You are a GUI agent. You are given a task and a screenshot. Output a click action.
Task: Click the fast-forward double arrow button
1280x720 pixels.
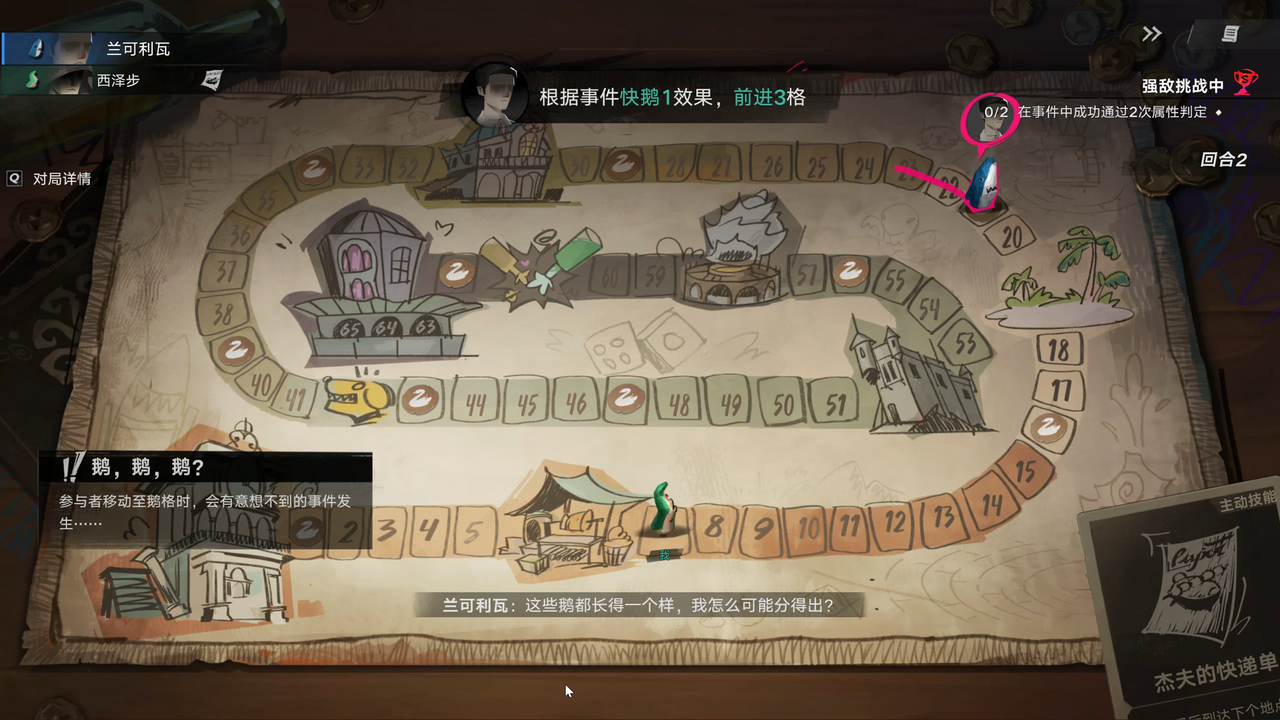coord(1152,33)
